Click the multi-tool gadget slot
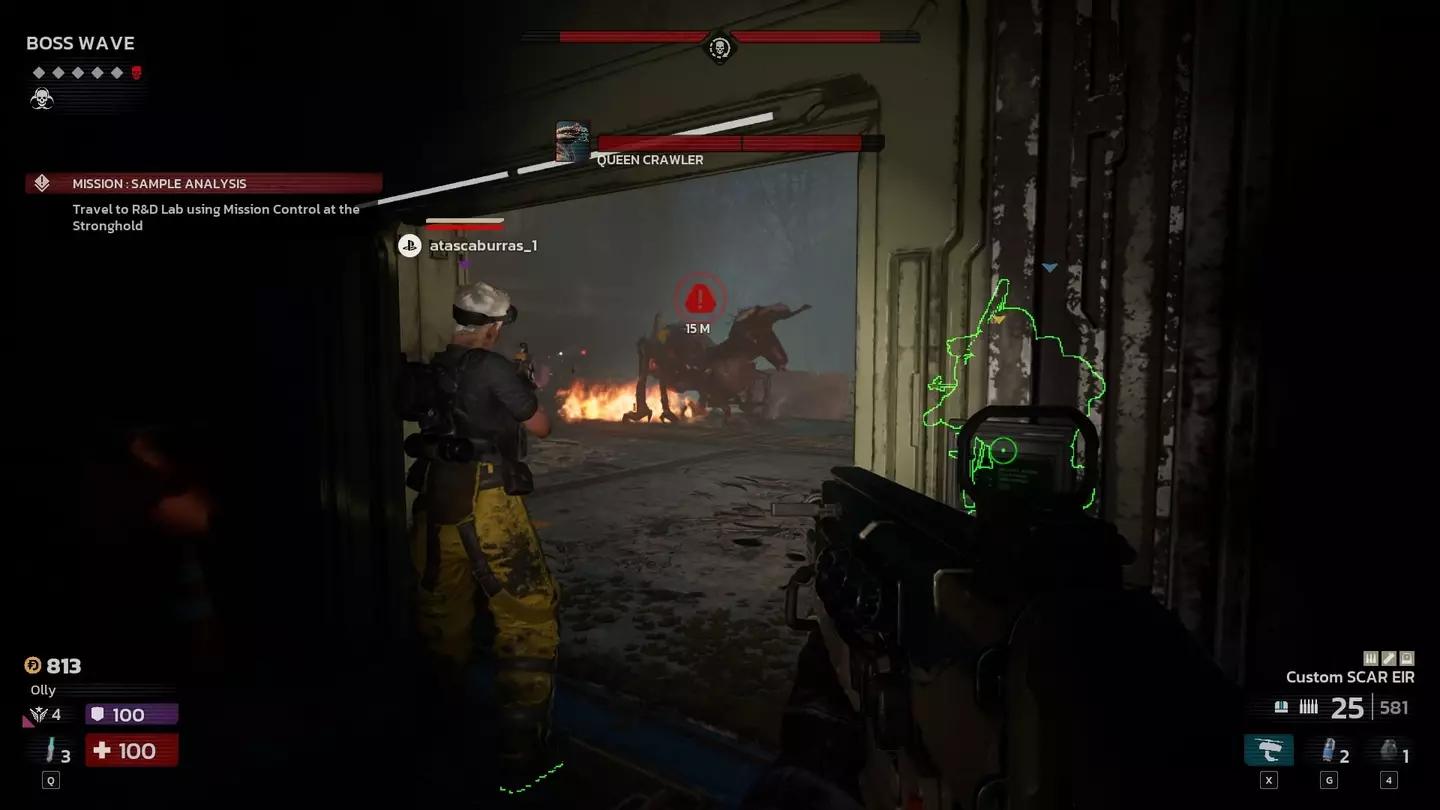Image resolution: width=1440 pixels, height=810 pixels. [1269, 751]
